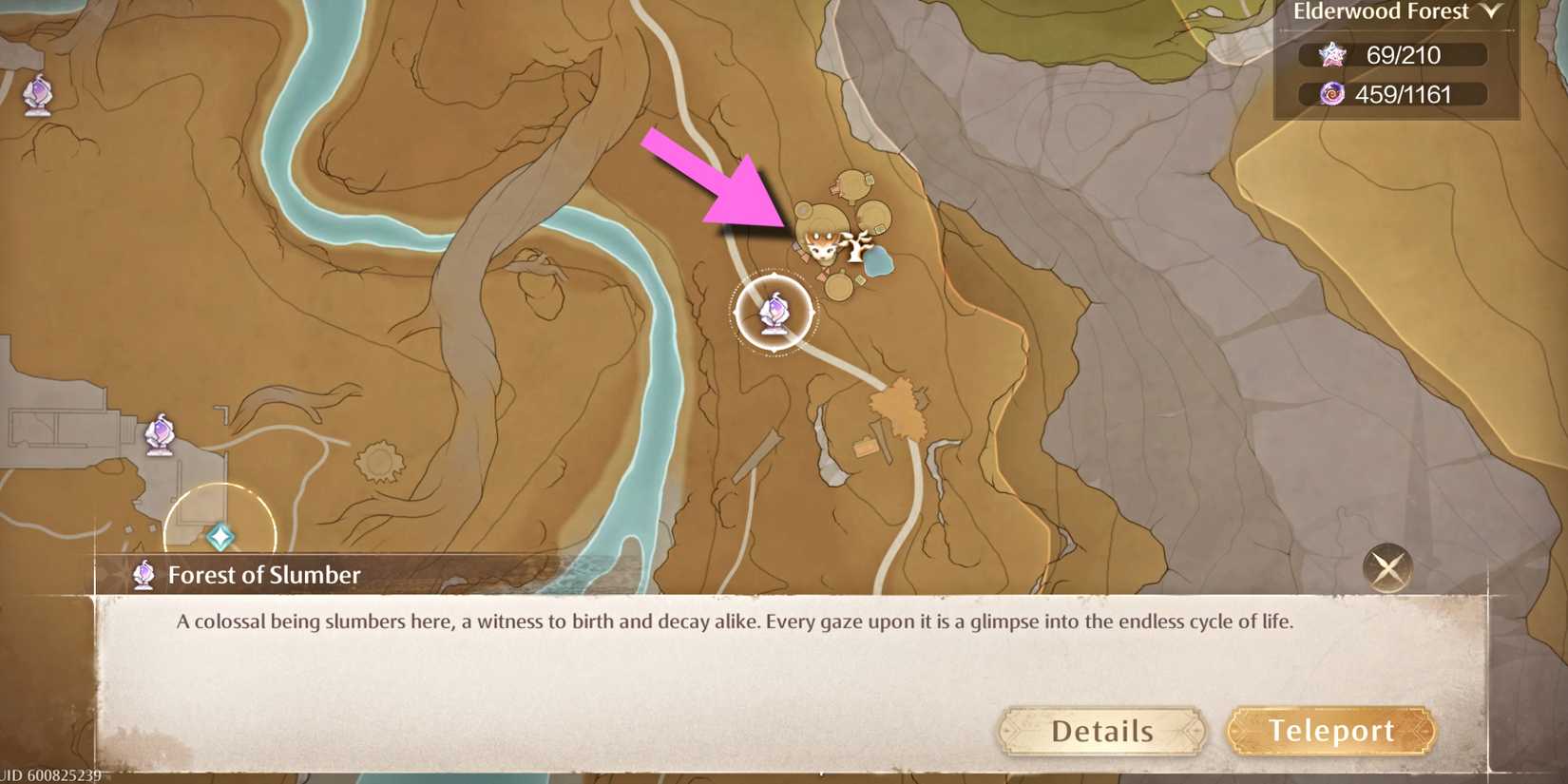This screenshot has width=1568, height=784.
Task: Click the Elderwood Forest title text
Action: tap(1381, 11)
